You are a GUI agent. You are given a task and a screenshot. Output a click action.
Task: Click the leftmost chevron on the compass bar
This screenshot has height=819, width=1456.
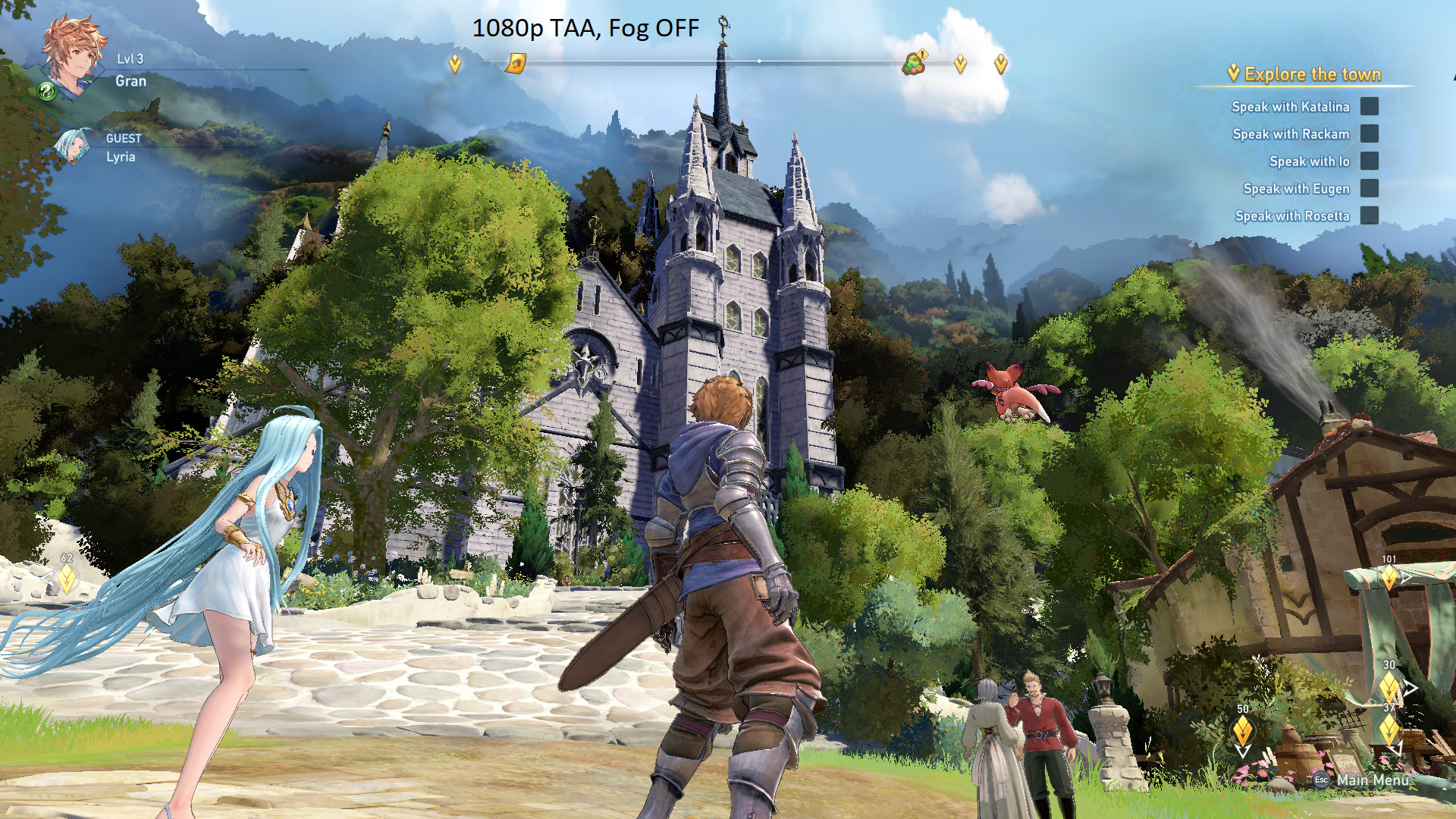point(453,64)
